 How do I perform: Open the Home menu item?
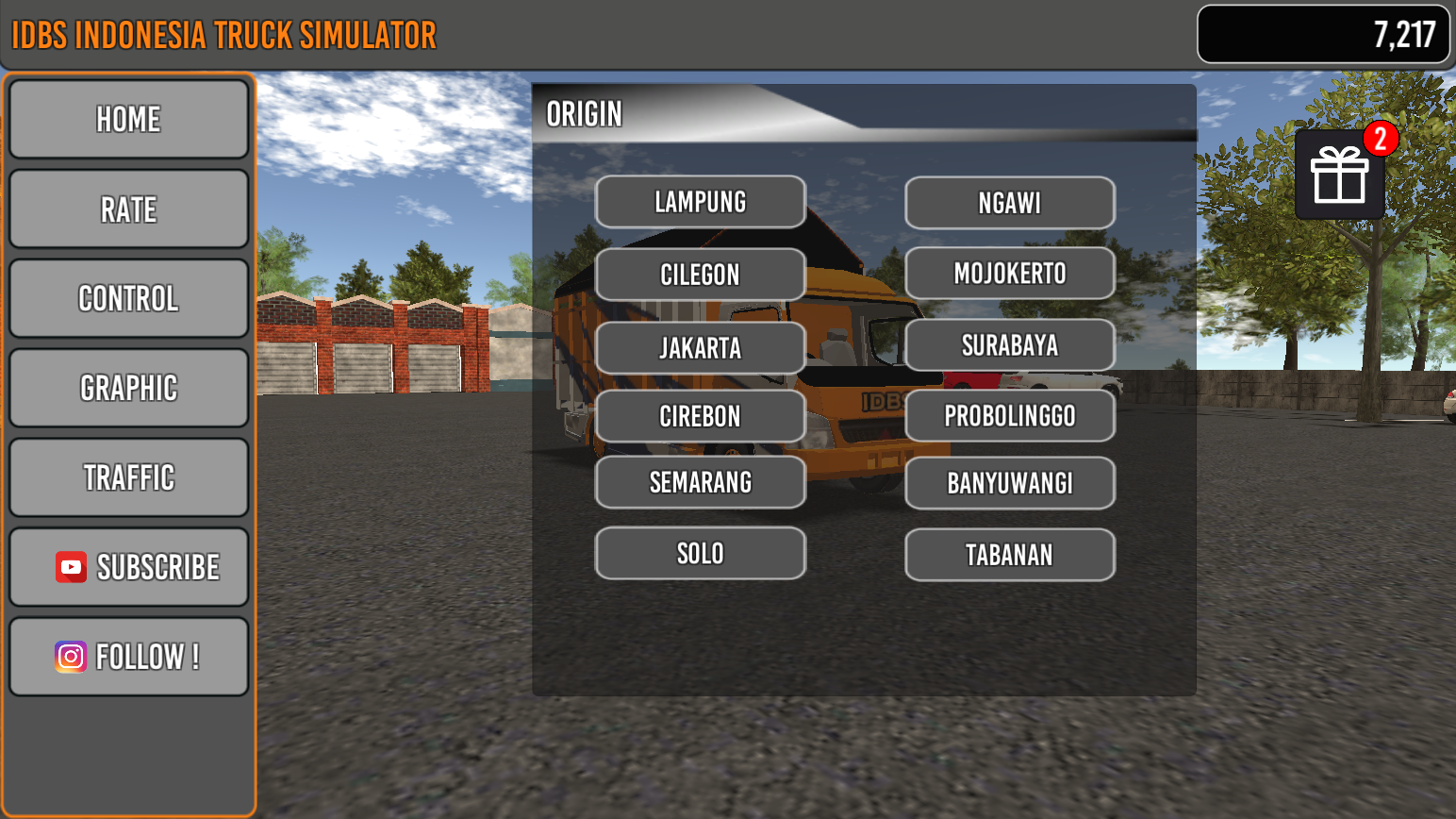coord(128,119)
